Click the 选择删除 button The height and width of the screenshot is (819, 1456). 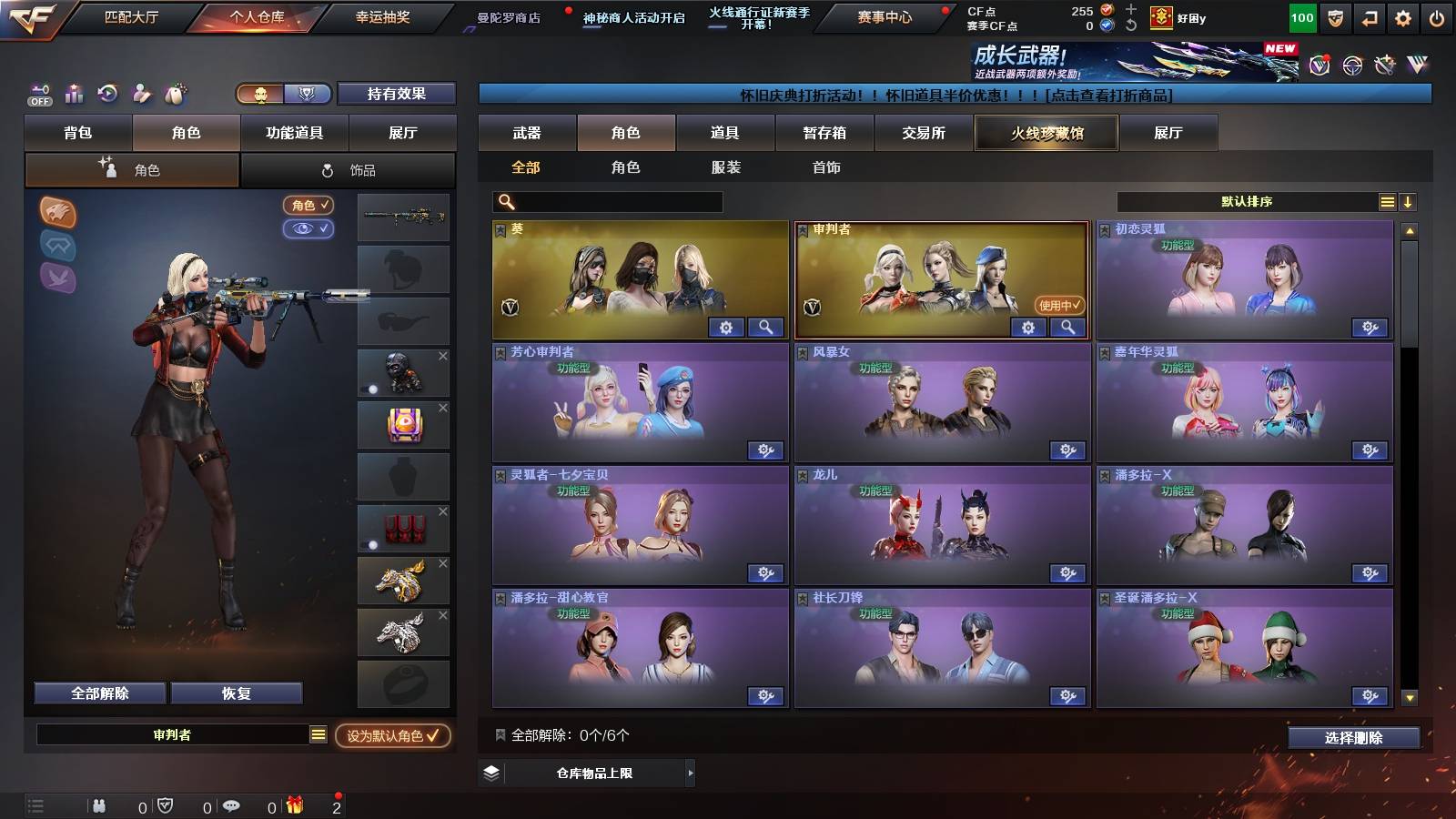point(1353,738)
